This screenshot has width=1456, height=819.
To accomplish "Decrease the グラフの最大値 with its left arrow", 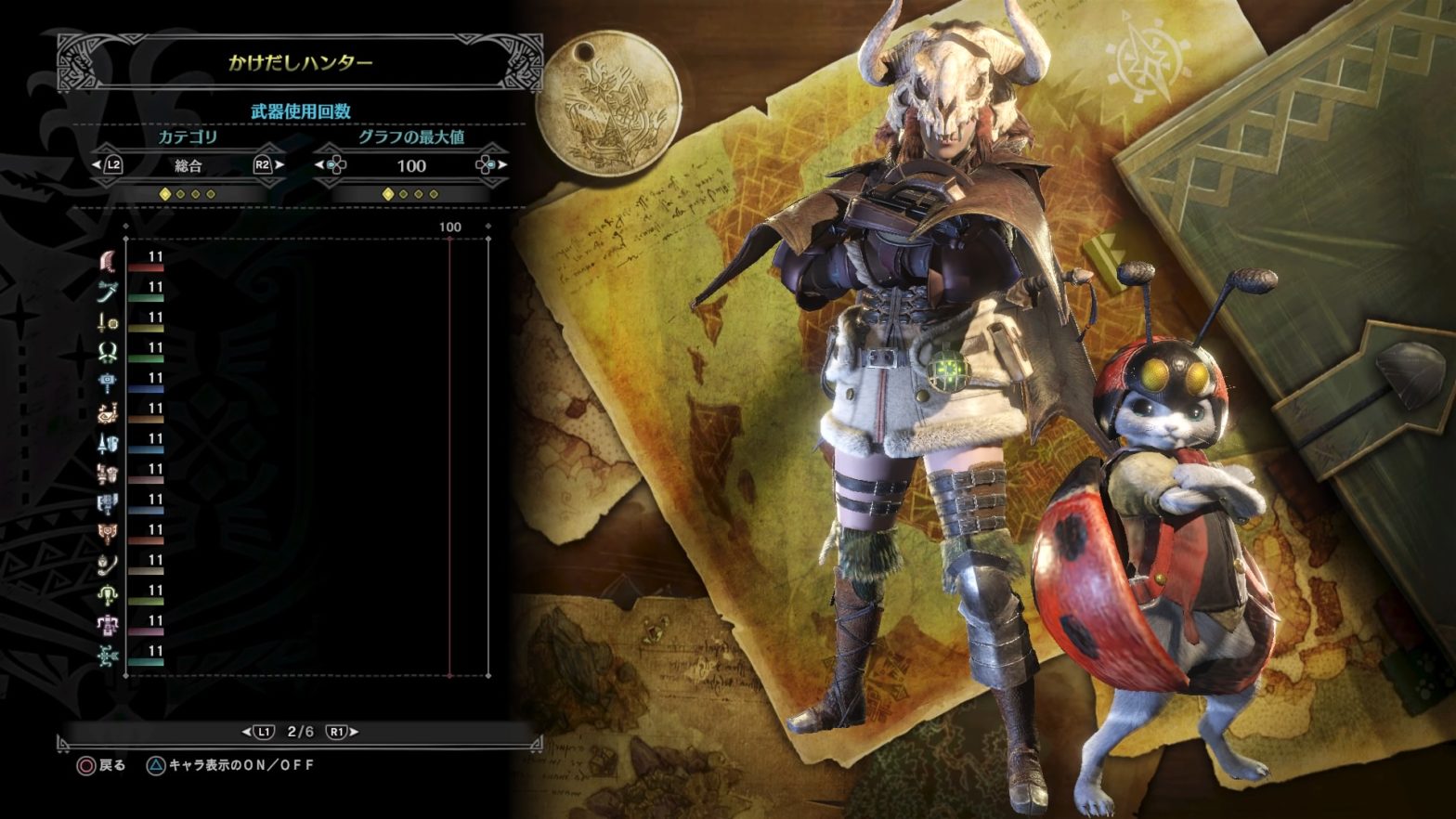I will click(x=320, y=165).
